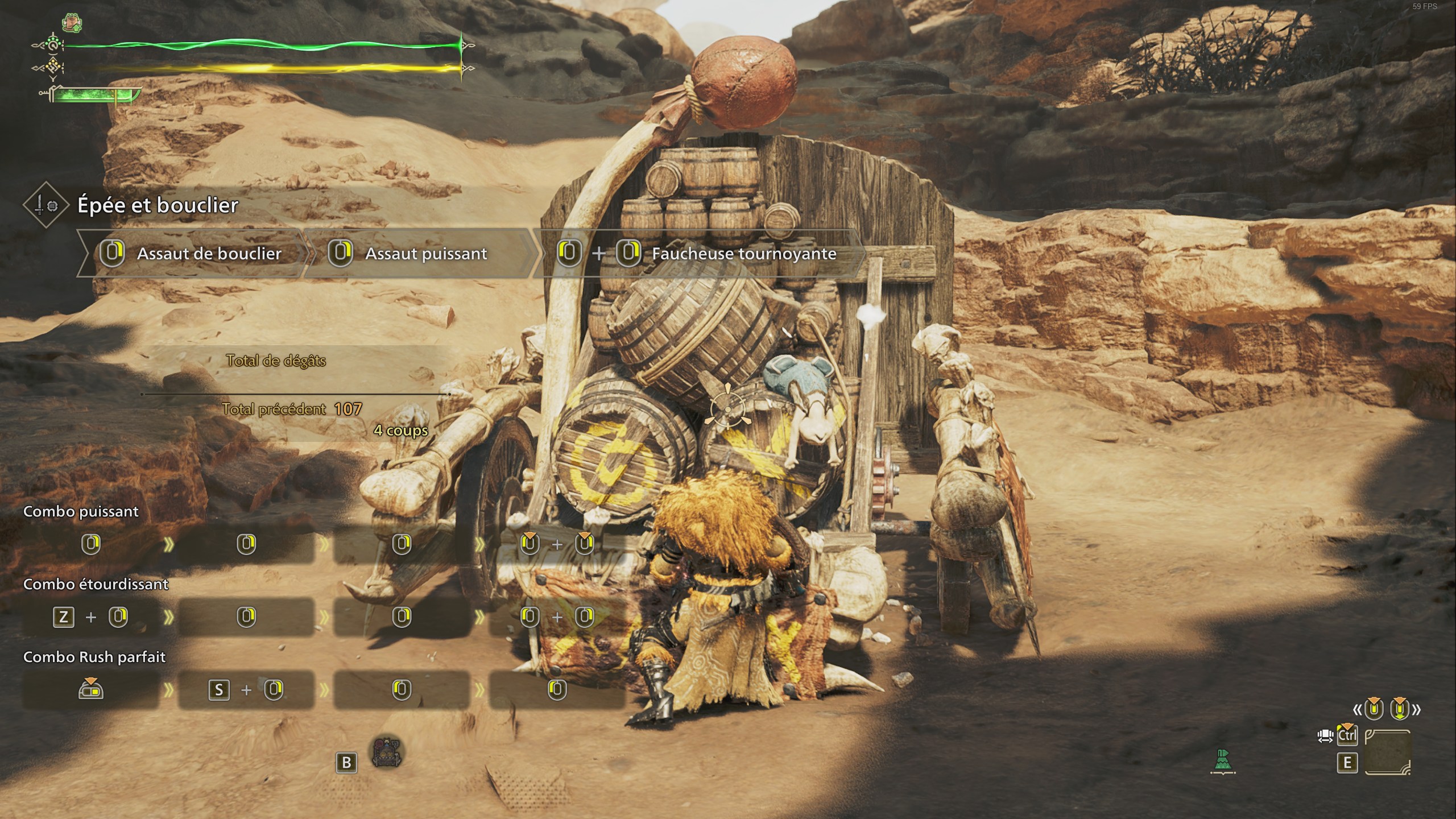Select the Épée et bouclier weapon header

[158, 205]
